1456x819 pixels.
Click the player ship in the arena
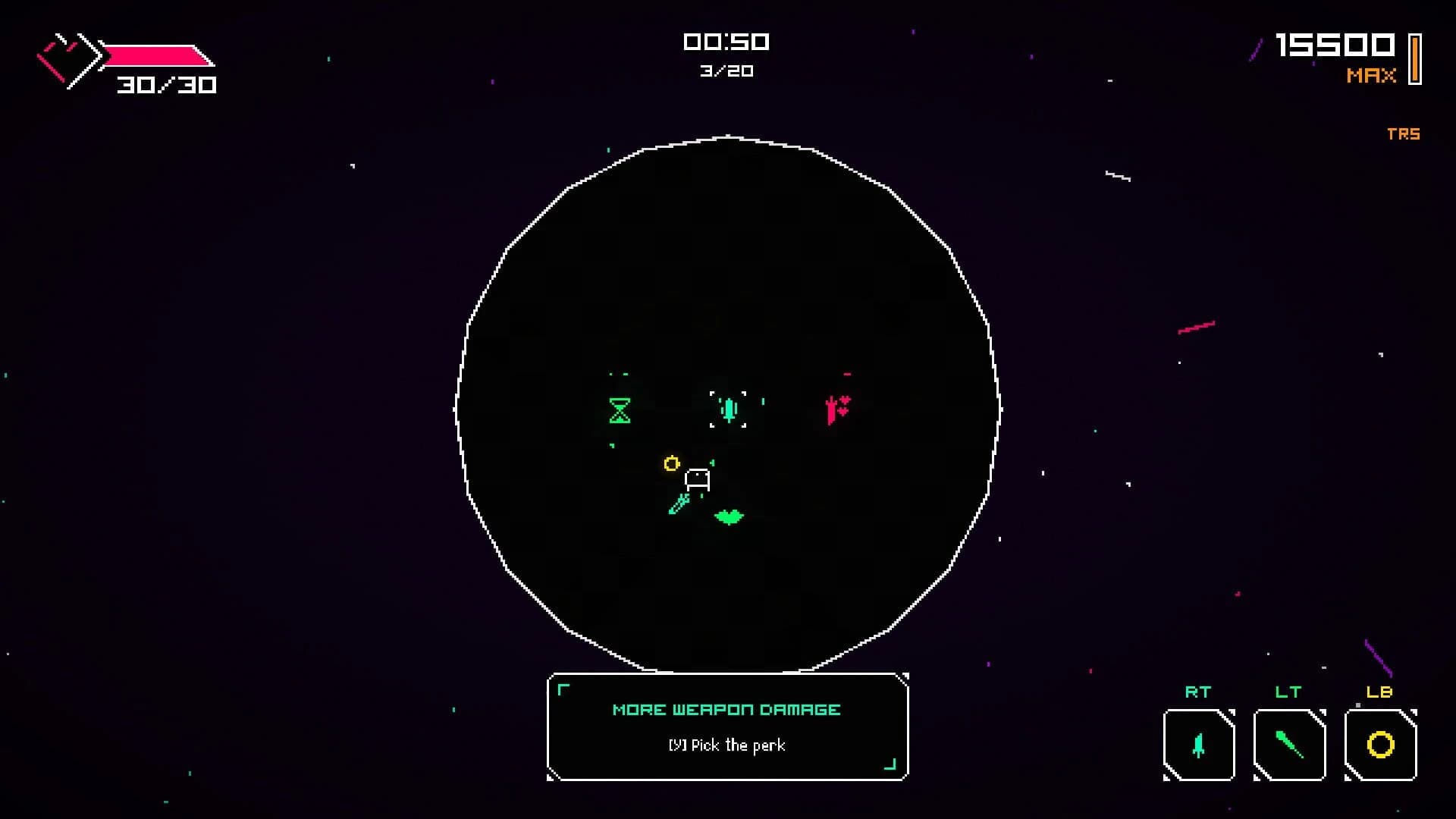tap(698, 478)
